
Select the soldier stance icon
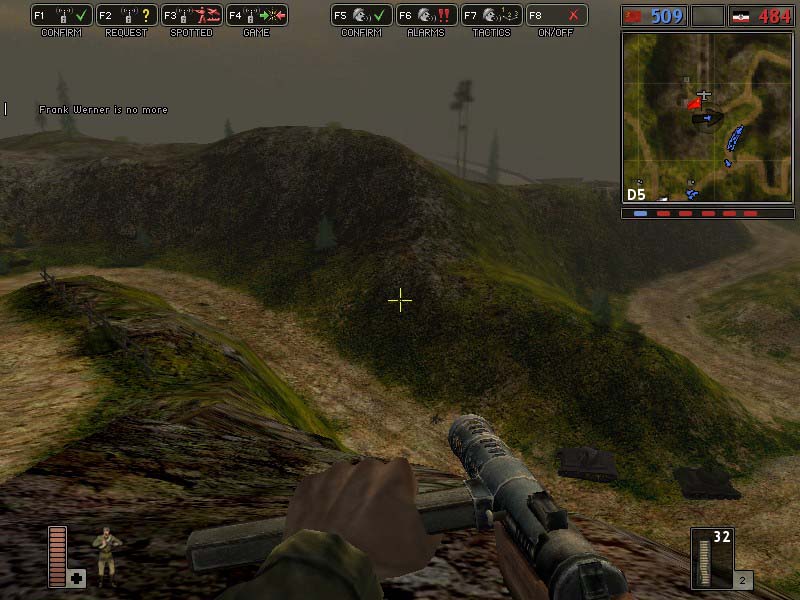coord(104,553)
